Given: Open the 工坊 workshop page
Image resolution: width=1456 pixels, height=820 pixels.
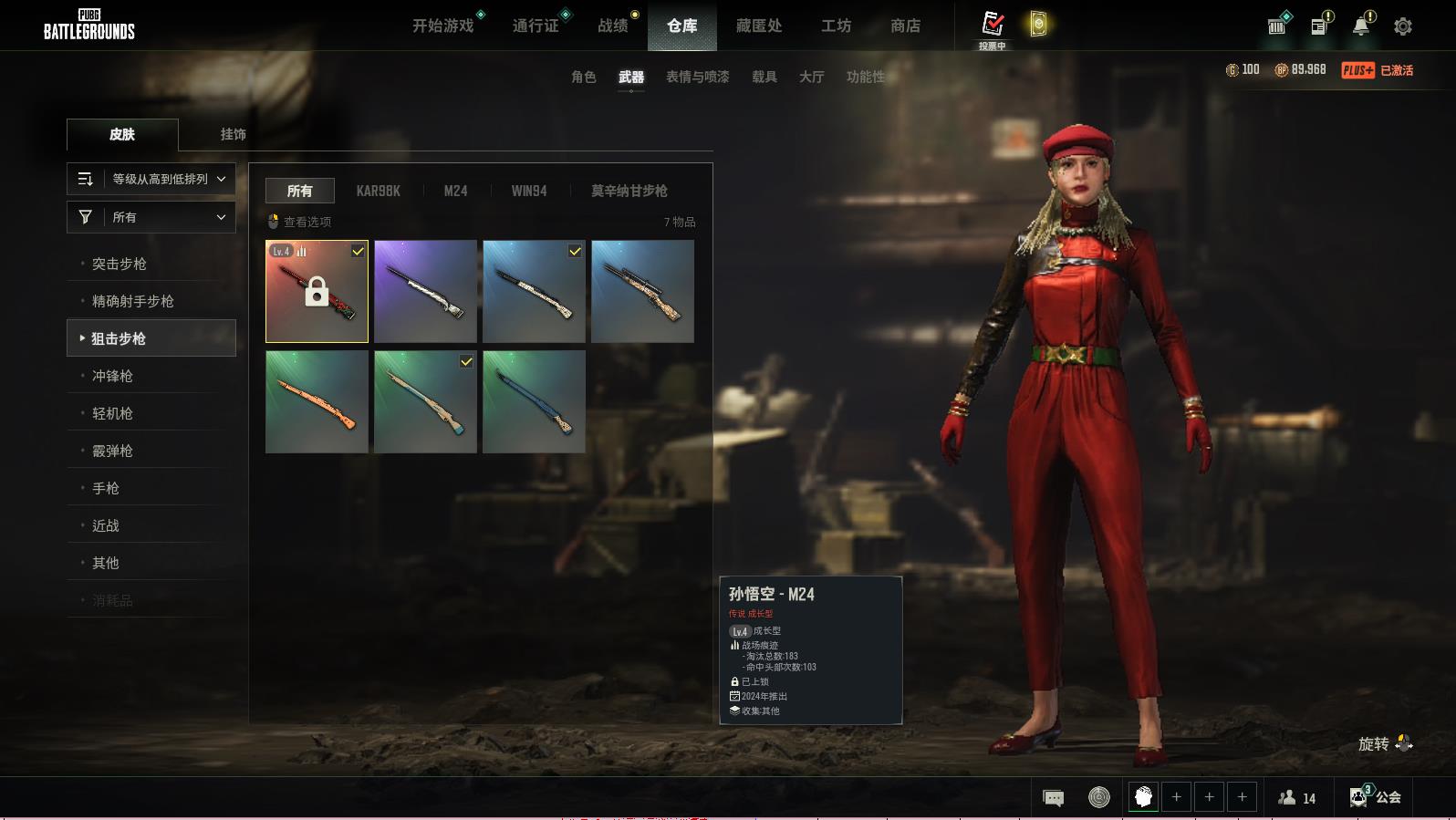Looking at the screenshot, I should click(836, 26).
